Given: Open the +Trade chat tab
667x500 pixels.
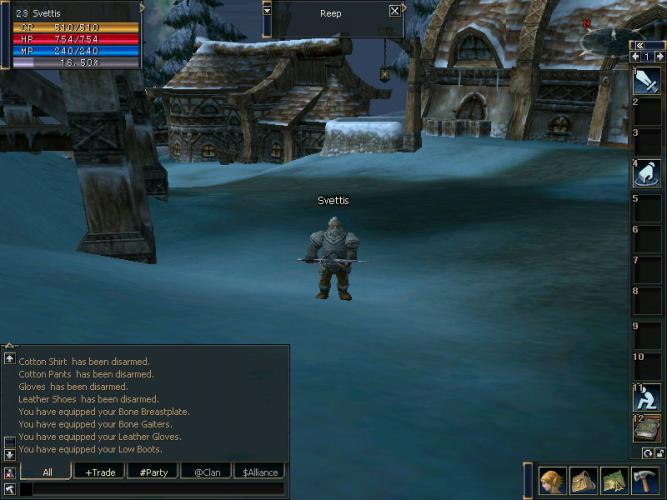Looking at the screenshot, I should click(x=100, y=472).
